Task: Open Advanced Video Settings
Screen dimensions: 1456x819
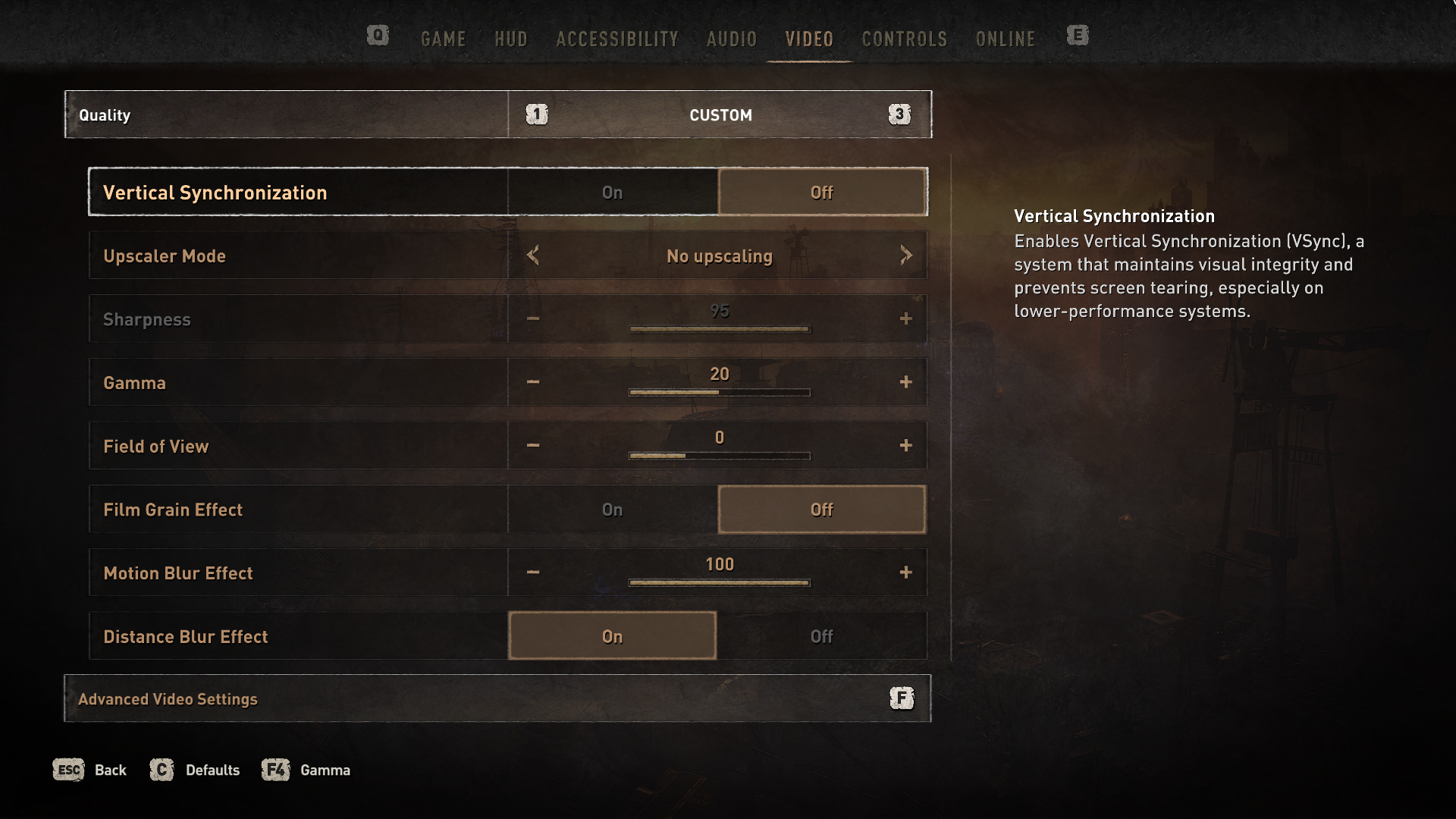Action: pyautogui.click(x=497, y=698)
